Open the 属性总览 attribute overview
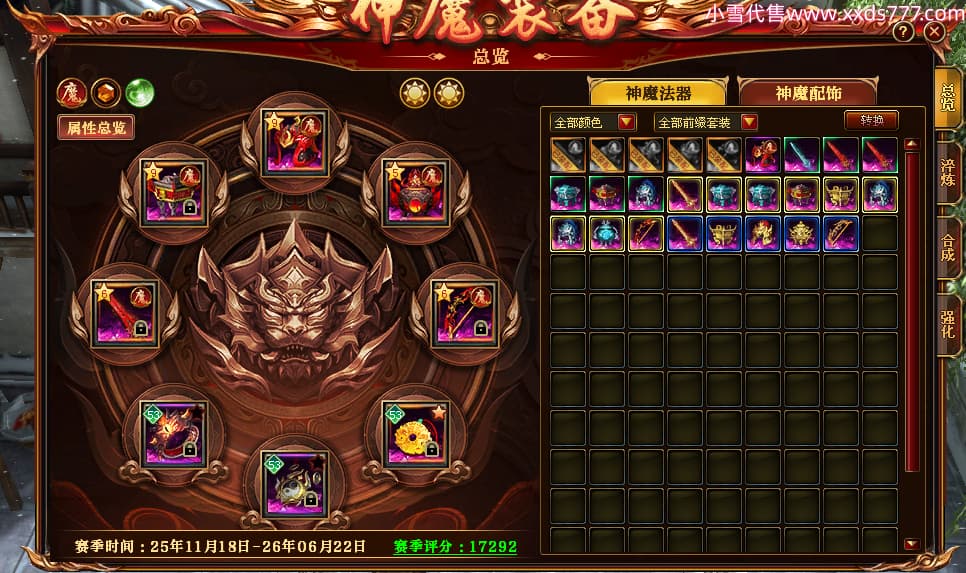The height and width of the screenshot is (573, 966). (96, 128)
